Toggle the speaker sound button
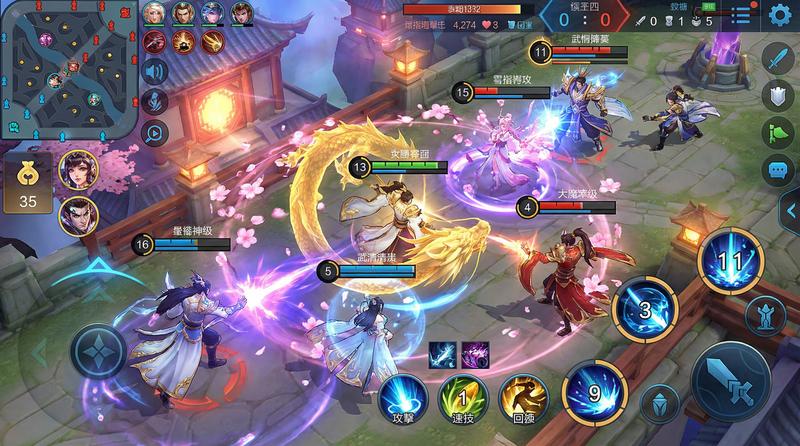 pyautogui.click(x=155, y=71)
